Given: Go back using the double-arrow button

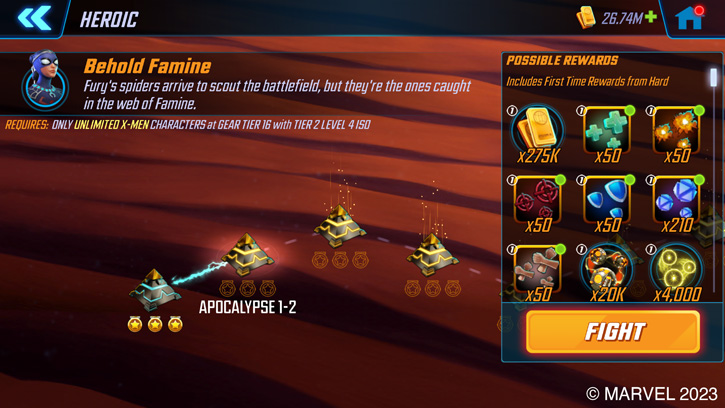Looking at the screenshot, I should (x=33, y=18).
